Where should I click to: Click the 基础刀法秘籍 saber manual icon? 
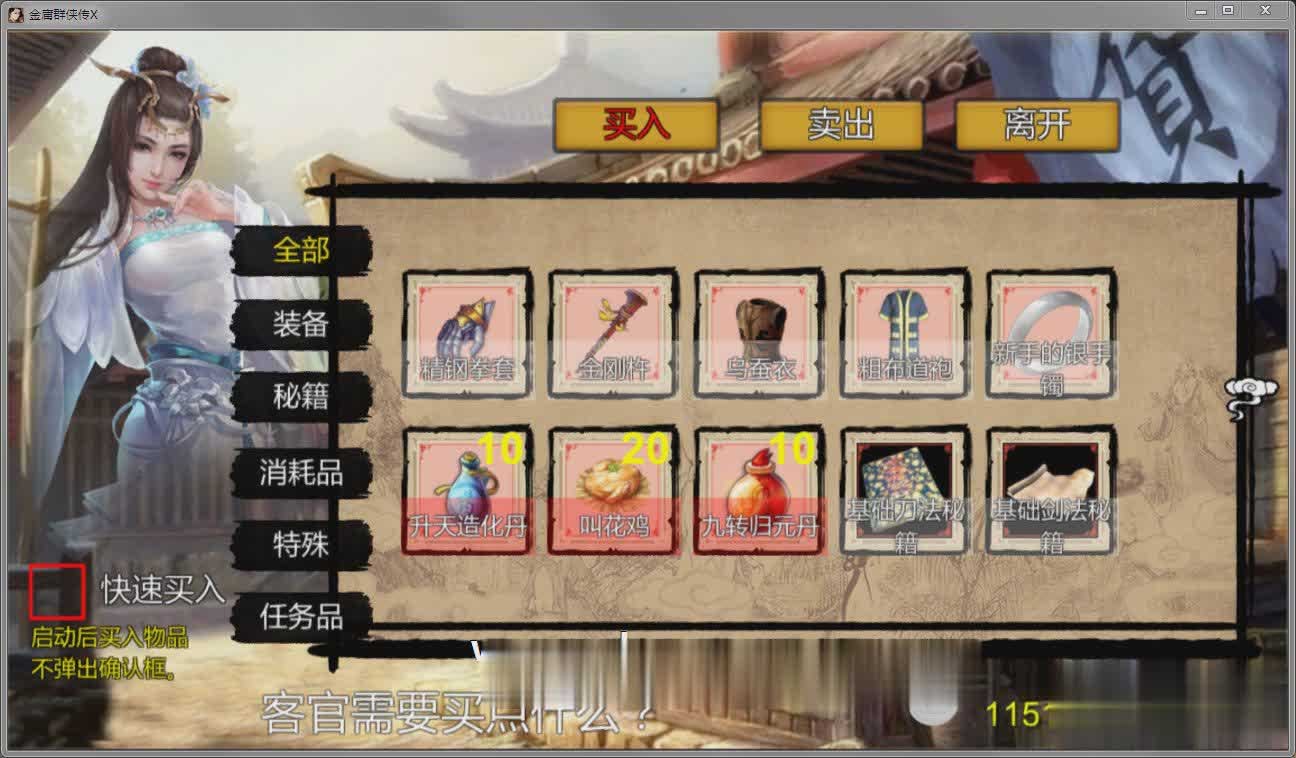pyautogui.click(x=903, y=490)
